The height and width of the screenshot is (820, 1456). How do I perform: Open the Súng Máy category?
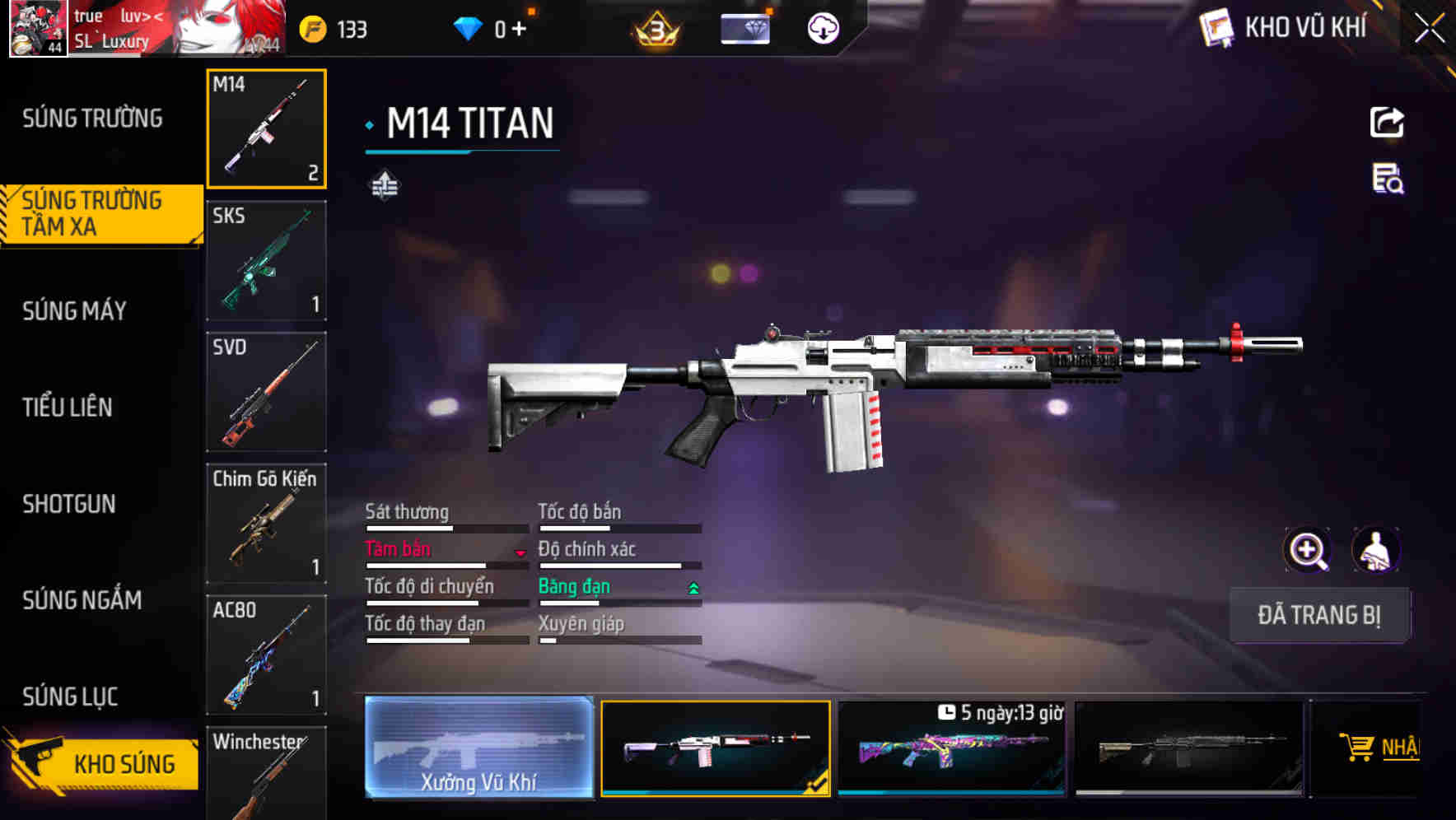(x=75, y=311)
